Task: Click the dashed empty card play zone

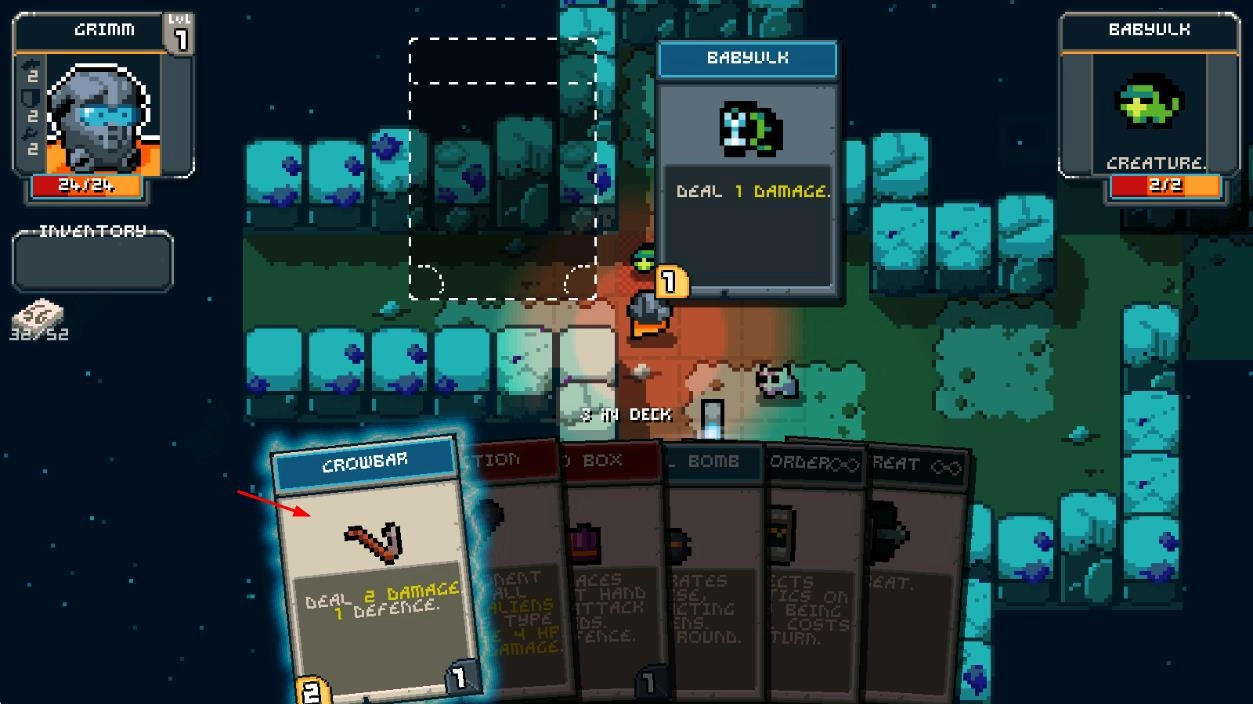Action: (503, 168)
